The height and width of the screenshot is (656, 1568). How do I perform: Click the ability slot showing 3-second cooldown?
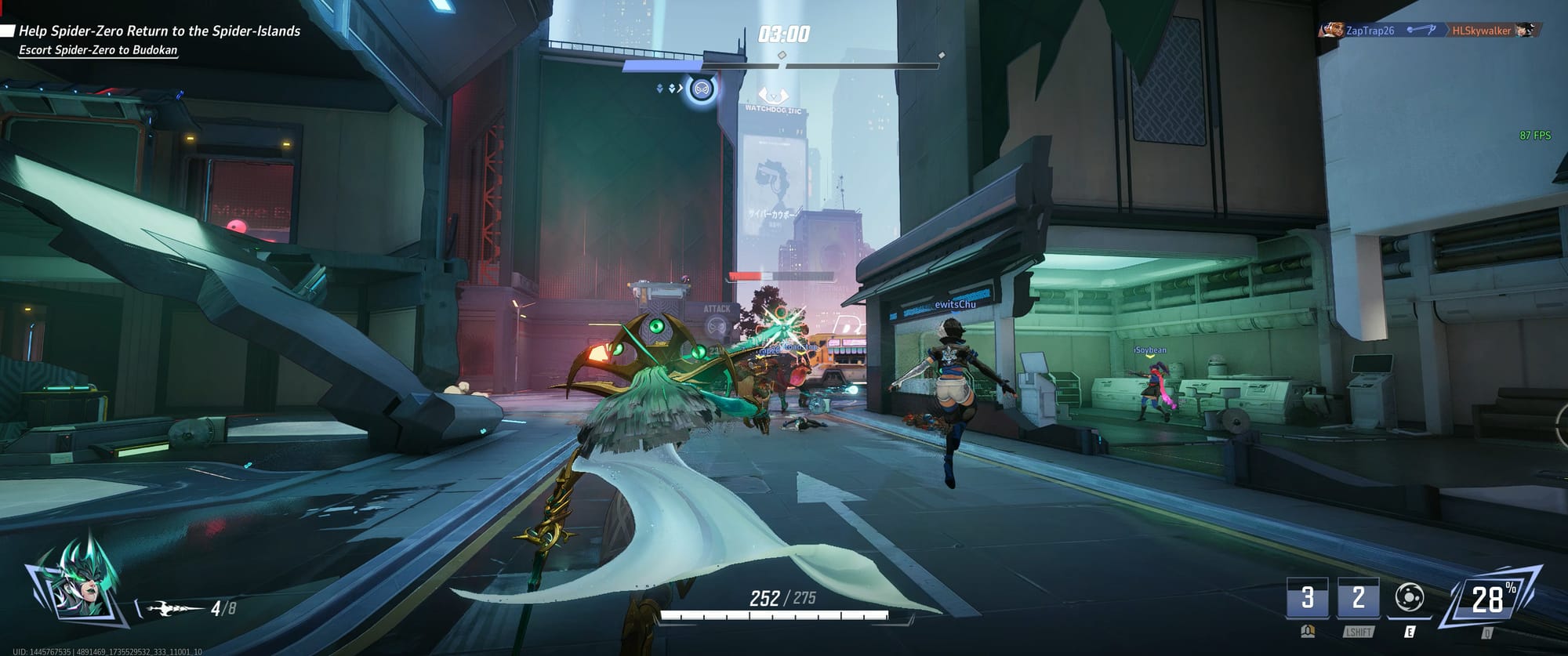click(x=1307, y=598)
